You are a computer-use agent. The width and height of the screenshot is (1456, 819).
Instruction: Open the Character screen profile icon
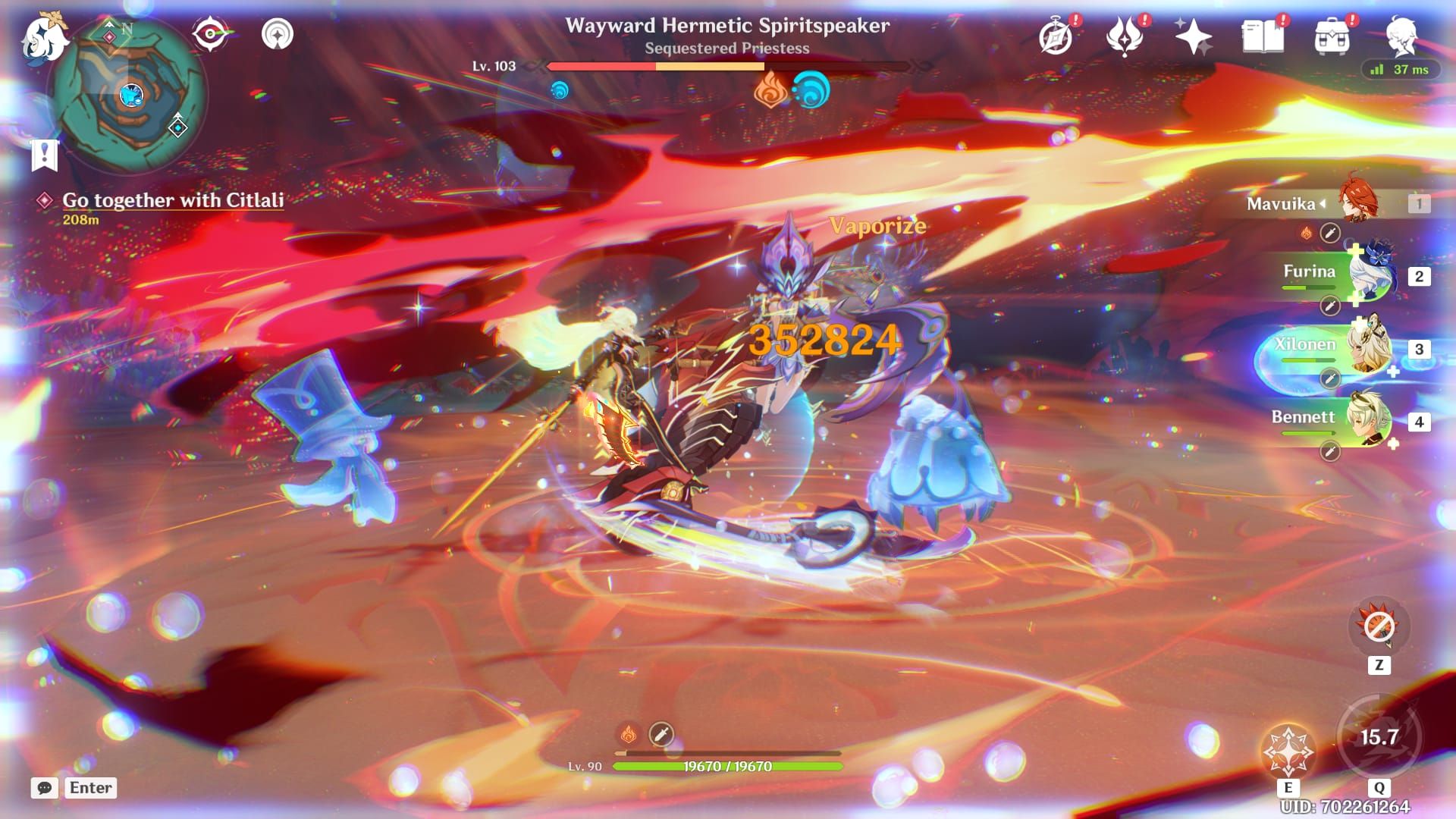coord(1401,36)
